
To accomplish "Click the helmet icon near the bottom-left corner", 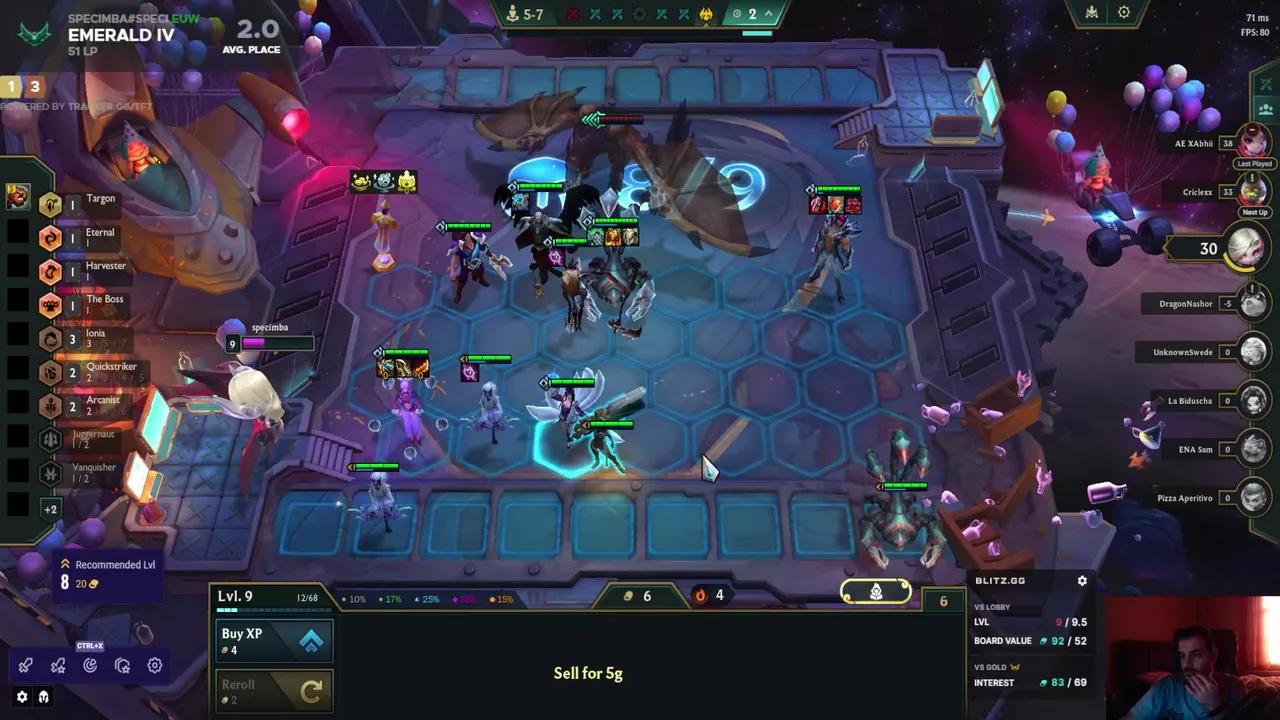I will click(x=43, y=696).
